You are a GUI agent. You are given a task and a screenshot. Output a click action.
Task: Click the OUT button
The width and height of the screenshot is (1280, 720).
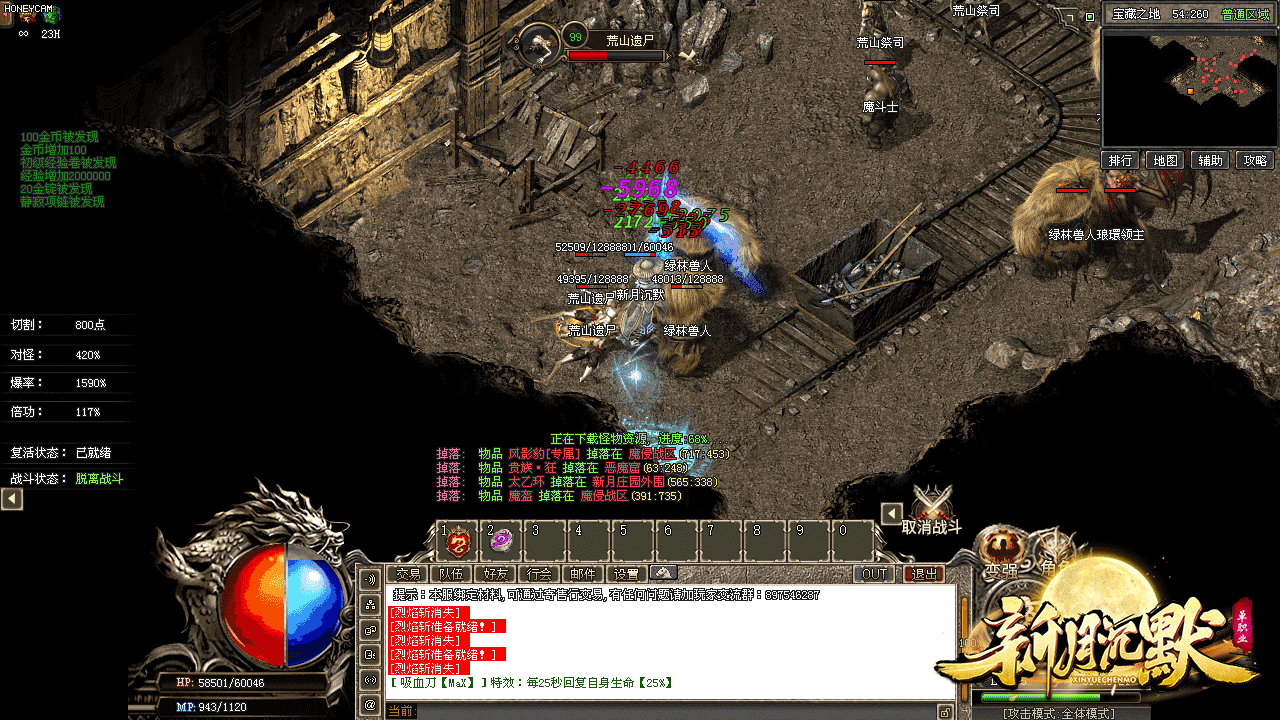pyautogui.click(x=874, y=574)
